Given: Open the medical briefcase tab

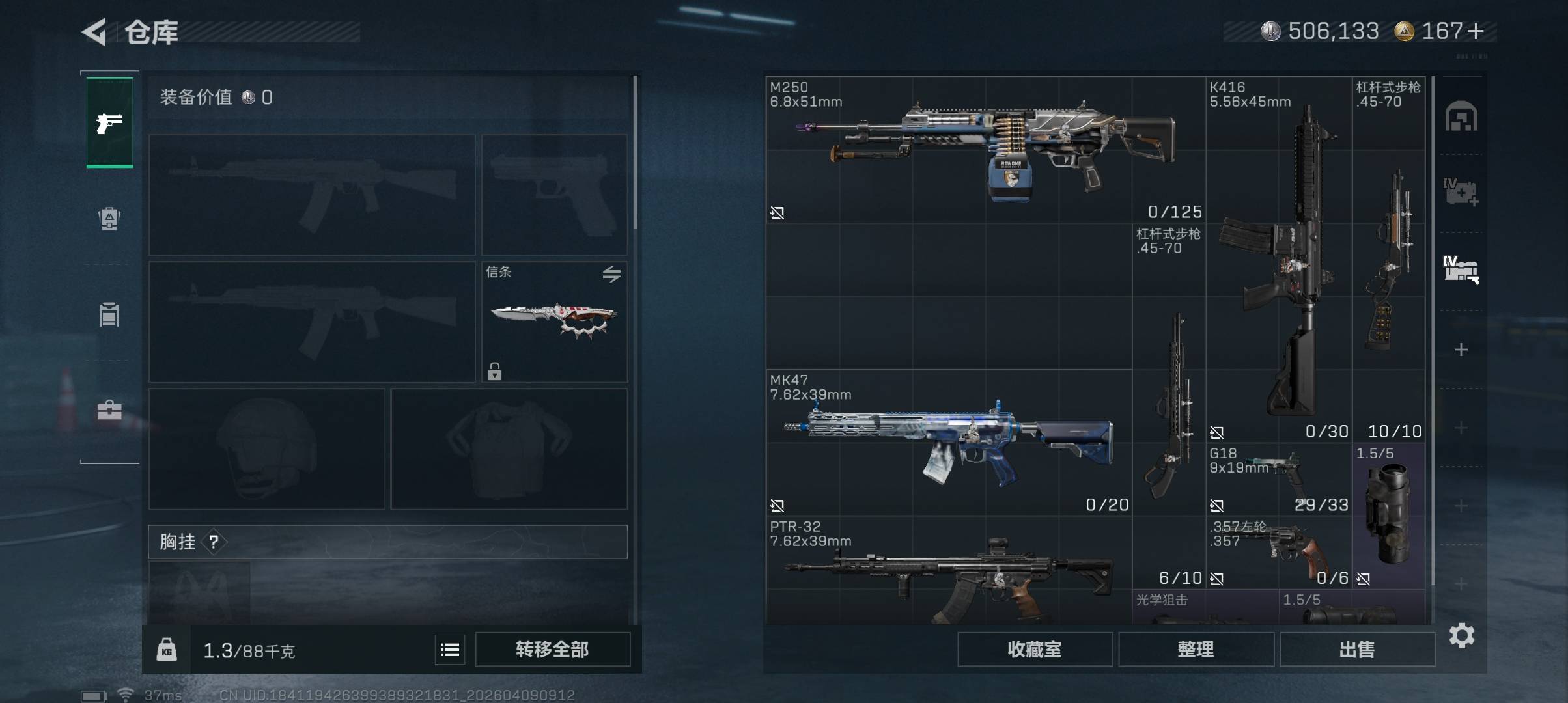Looking at the screenshot, I should [x=109, y=410].
